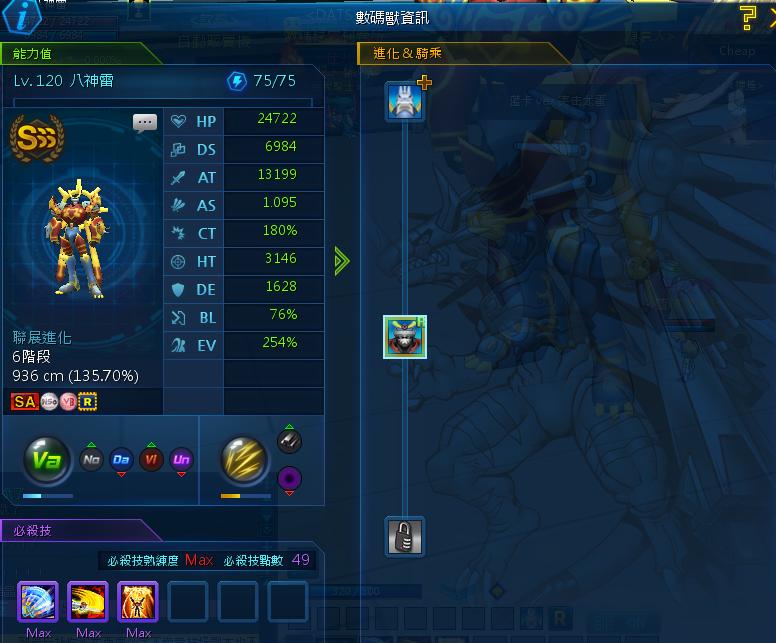Screen dimensions: 776x643
Task: Click the green Va attribute orb
Action: point(46,460)
